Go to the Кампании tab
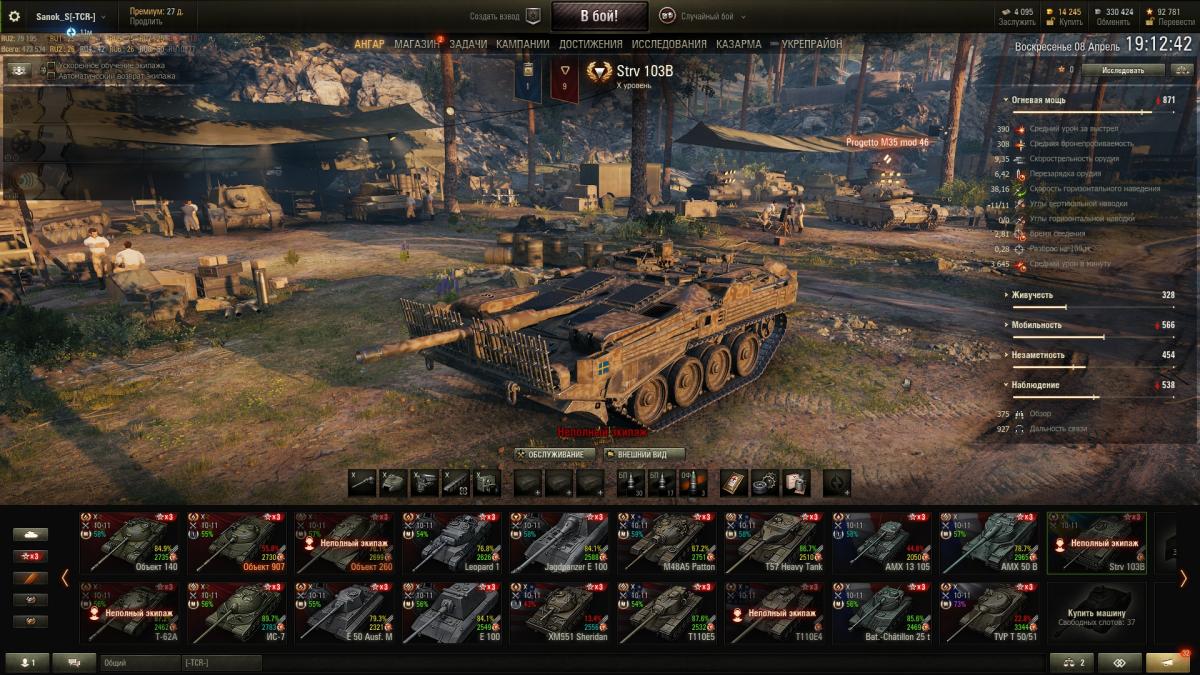Viewport: 1200px width, 675px height. click(x=522, y=44)
